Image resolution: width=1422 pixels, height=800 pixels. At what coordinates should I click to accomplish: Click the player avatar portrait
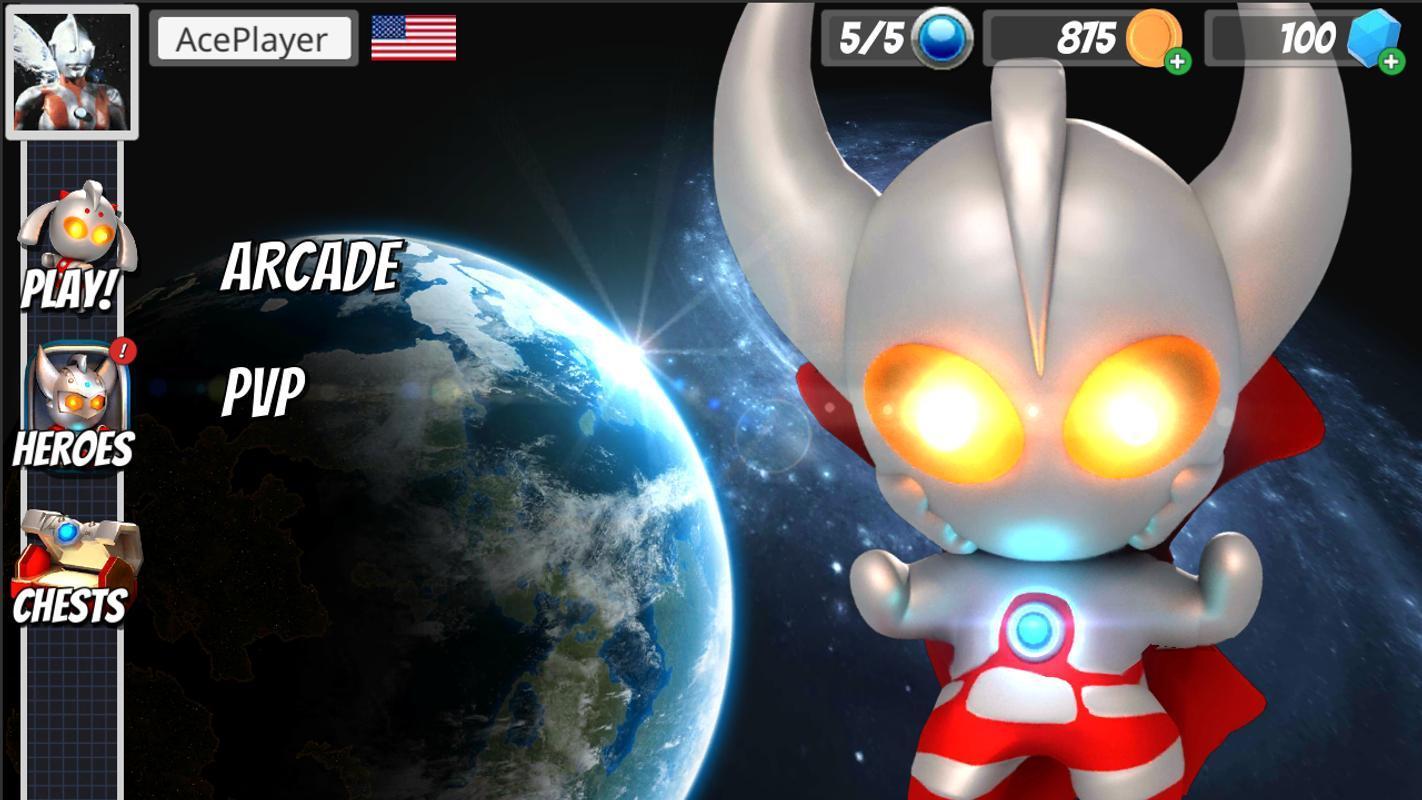pyautogui.click(x=72, y=72)
